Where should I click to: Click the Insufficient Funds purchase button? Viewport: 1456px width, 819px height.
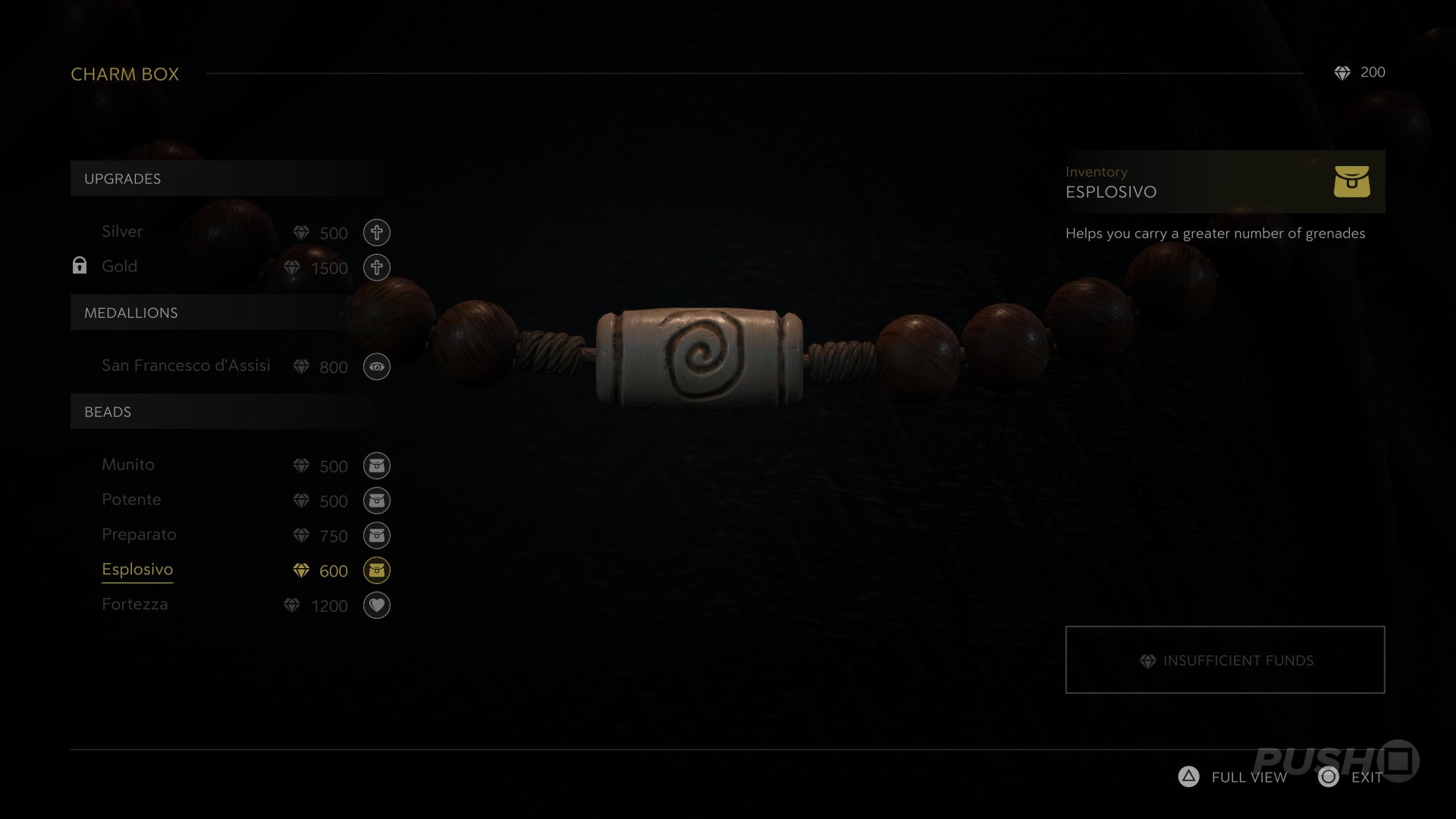click(1225, 660)
